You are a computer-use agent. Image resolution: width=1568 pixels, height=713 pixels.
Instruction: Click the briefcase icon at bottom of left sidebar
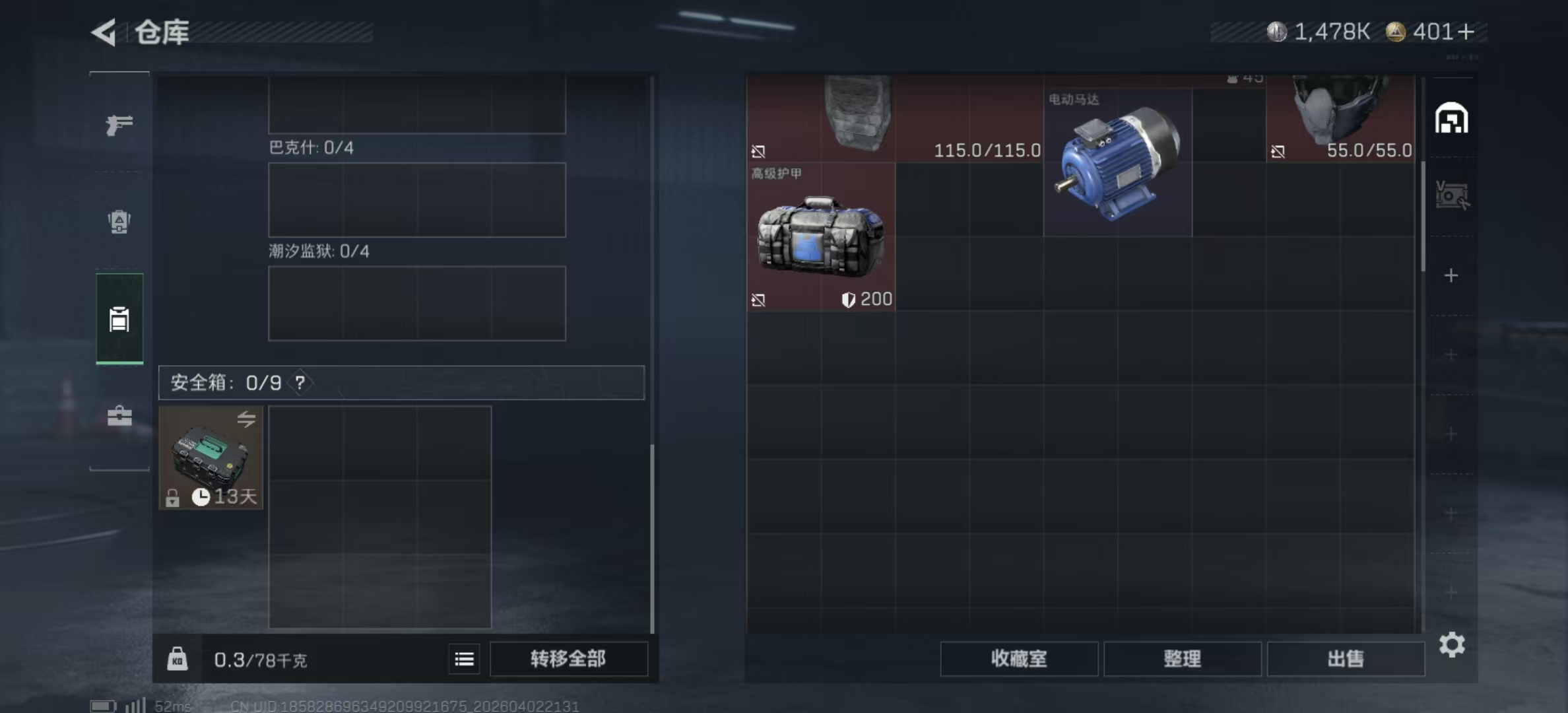click(118, 416)
